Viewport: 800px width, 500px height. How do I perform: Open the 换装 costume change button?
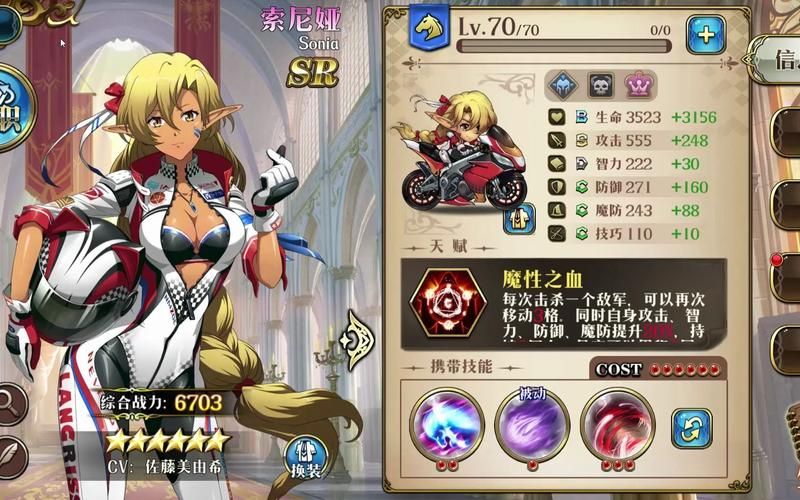click(x=305, y=454)
